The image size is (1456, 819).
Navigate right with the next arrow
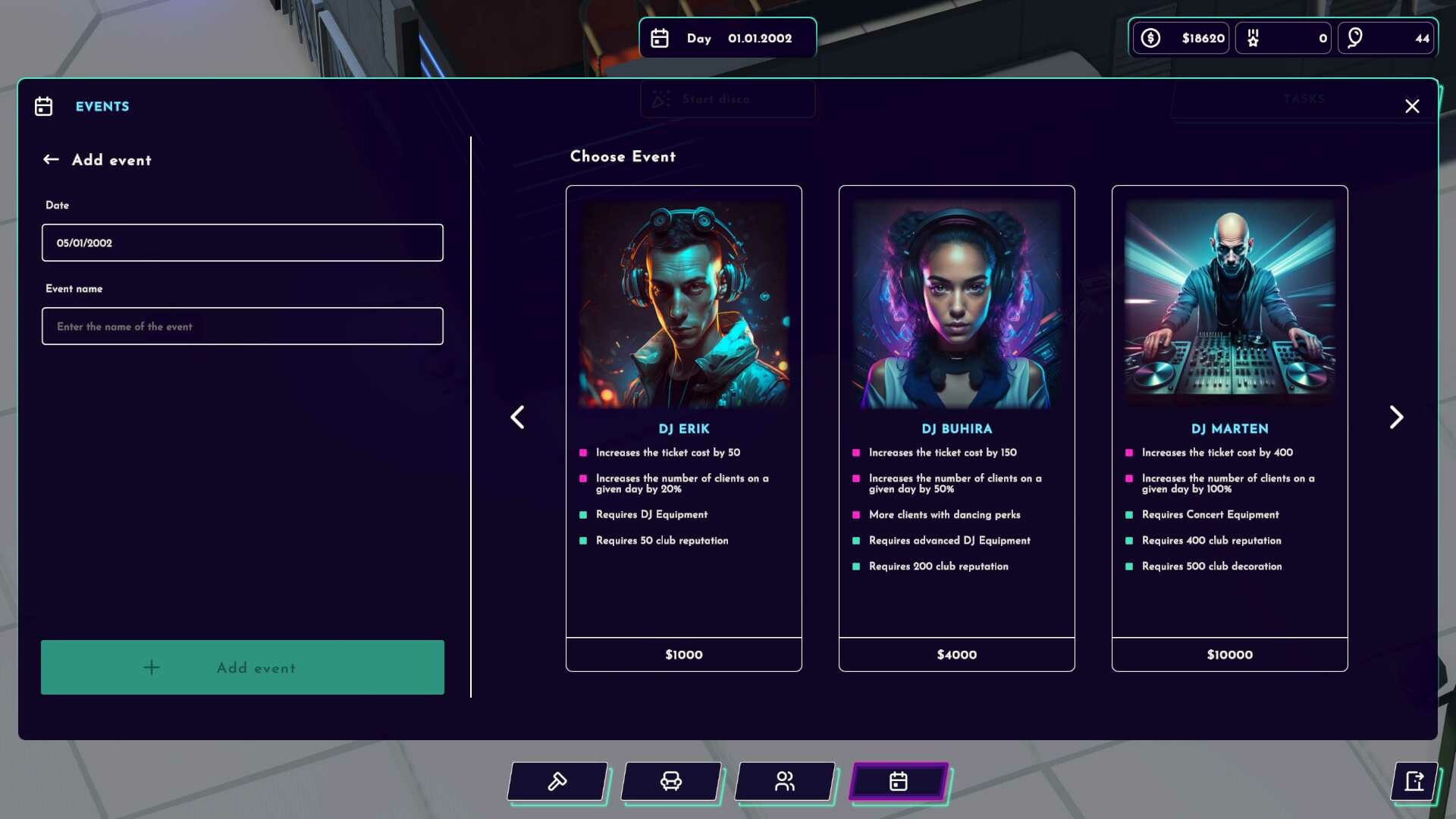[1396, 417]
